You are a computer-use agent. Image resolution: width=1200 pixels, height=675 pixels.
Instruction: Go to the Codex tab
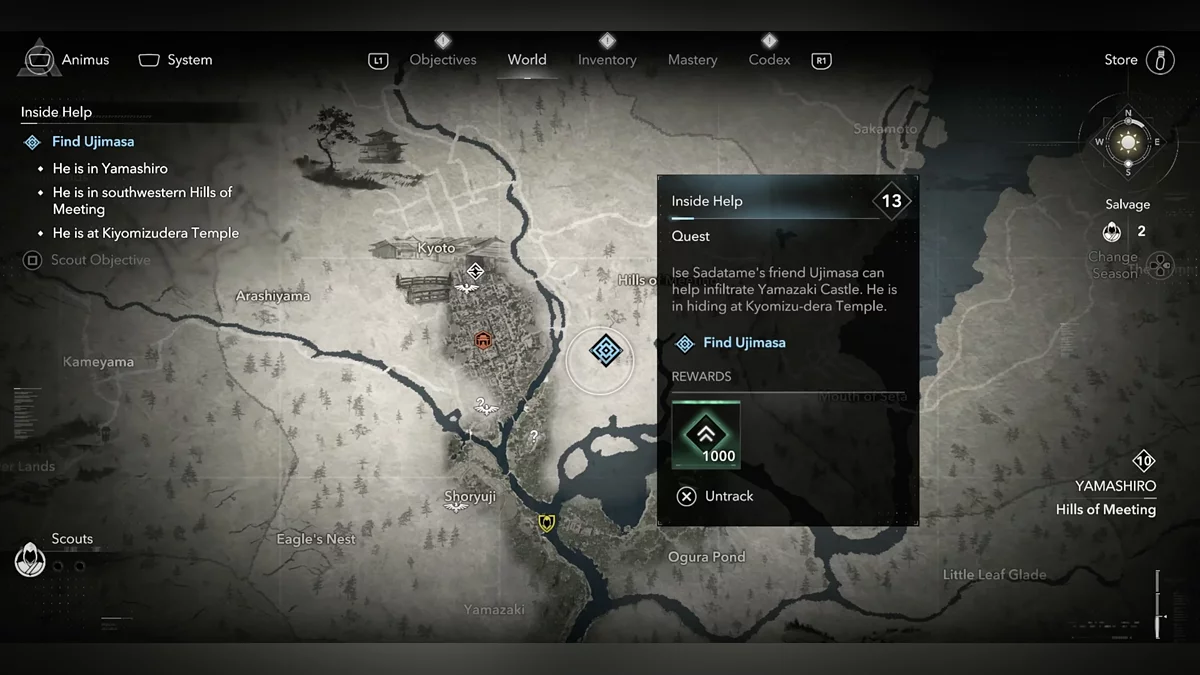[x=769, y=60]
